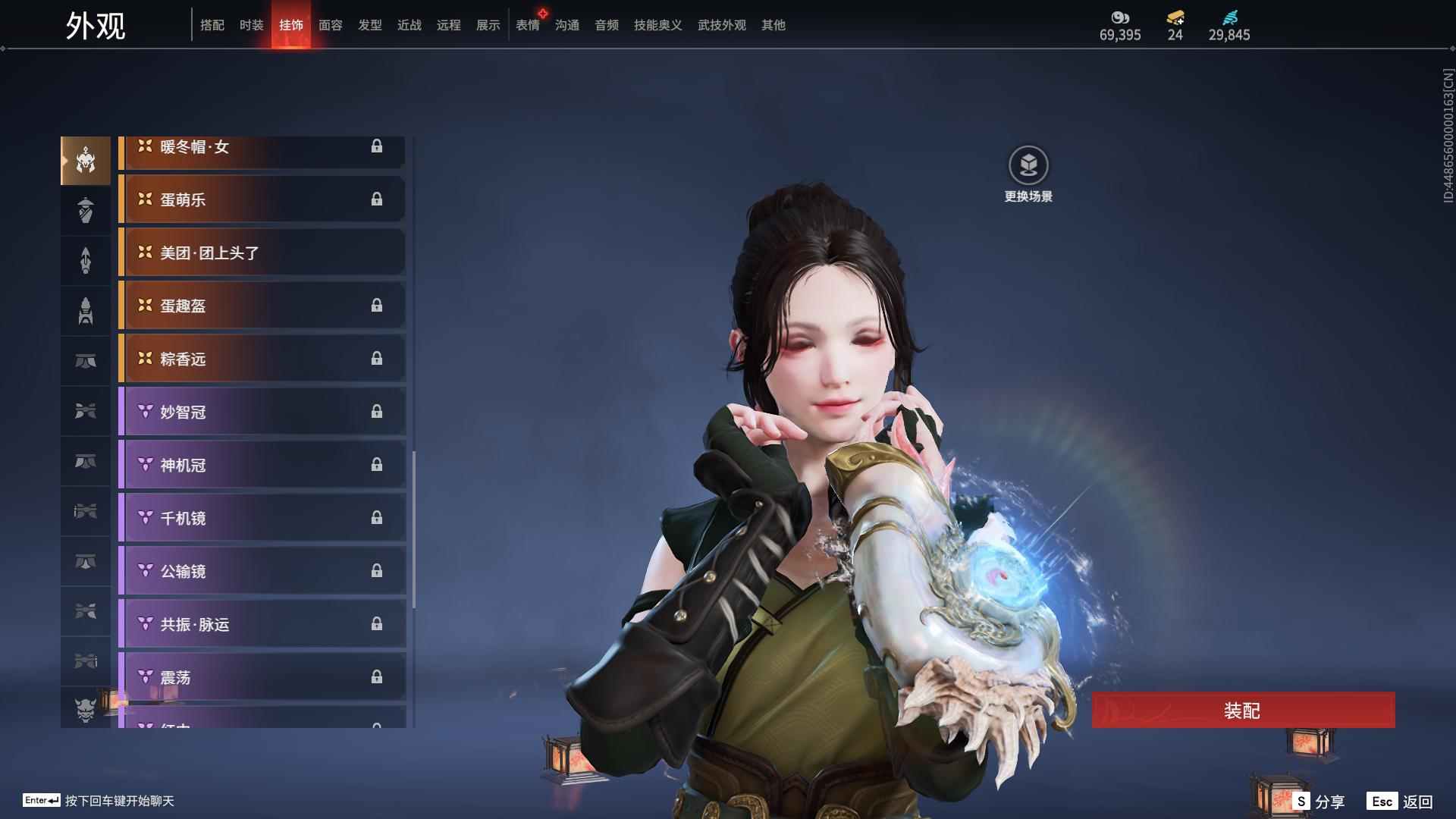Viewport: 1456px width, 819px height.
Task: Switch to 武技外观 tab
Action: [x=721, y=25]
